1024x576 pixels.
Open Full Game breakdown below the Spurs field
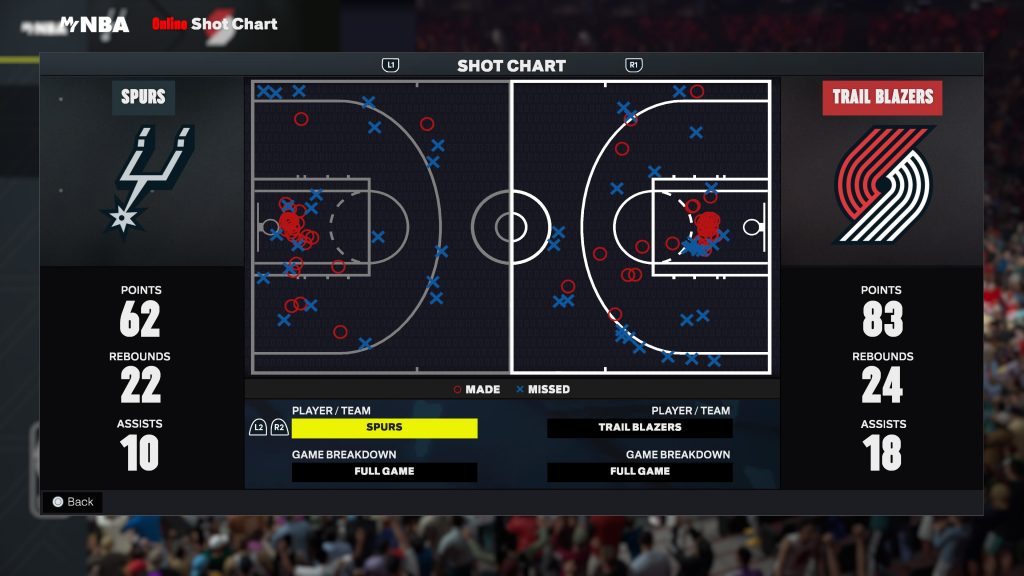(384, 471)
